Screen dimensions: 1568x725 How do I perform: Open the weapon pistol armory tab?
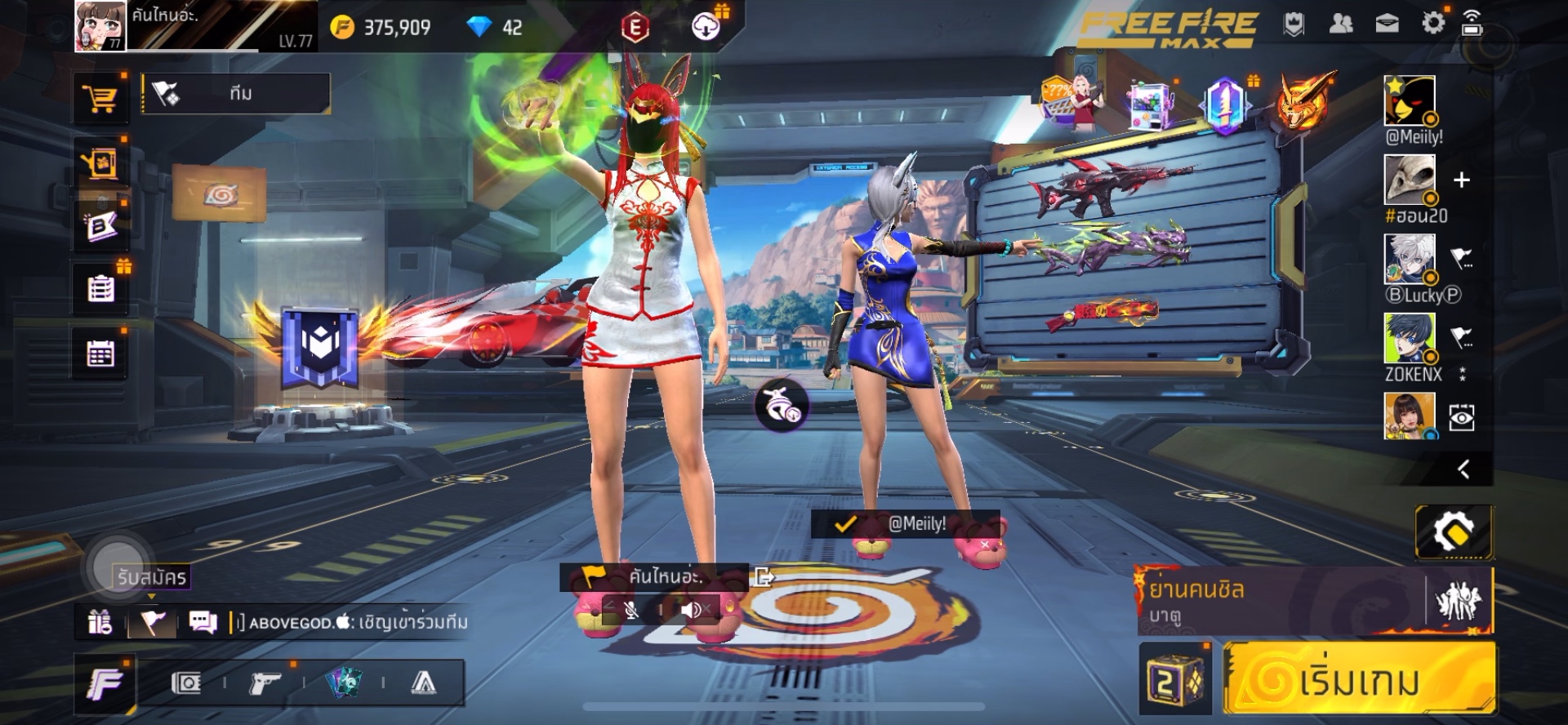coord(265,683)
